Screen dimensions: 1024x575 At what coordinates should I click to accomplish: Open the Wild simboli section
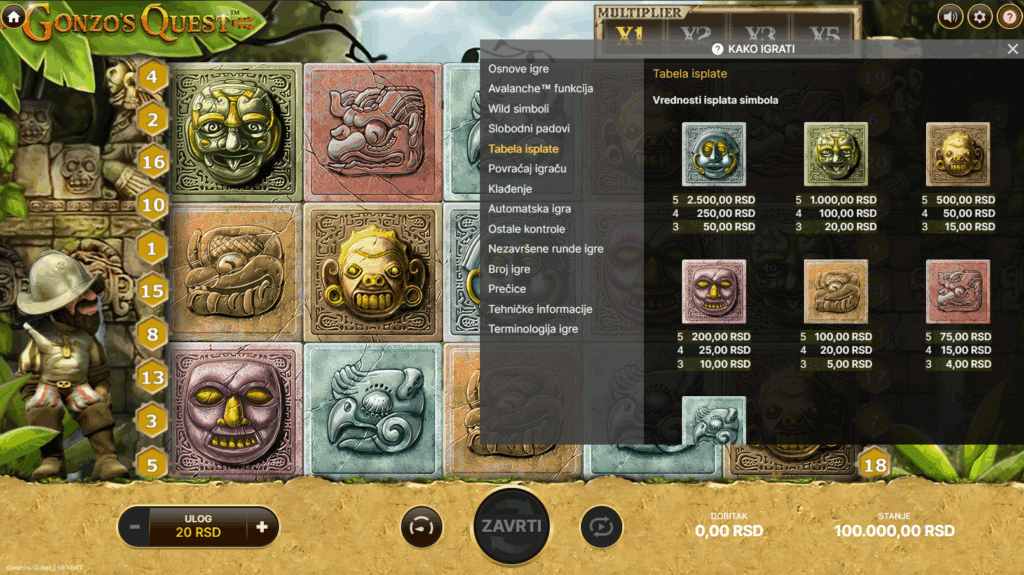pyautogui.click(x=518, y=108)
